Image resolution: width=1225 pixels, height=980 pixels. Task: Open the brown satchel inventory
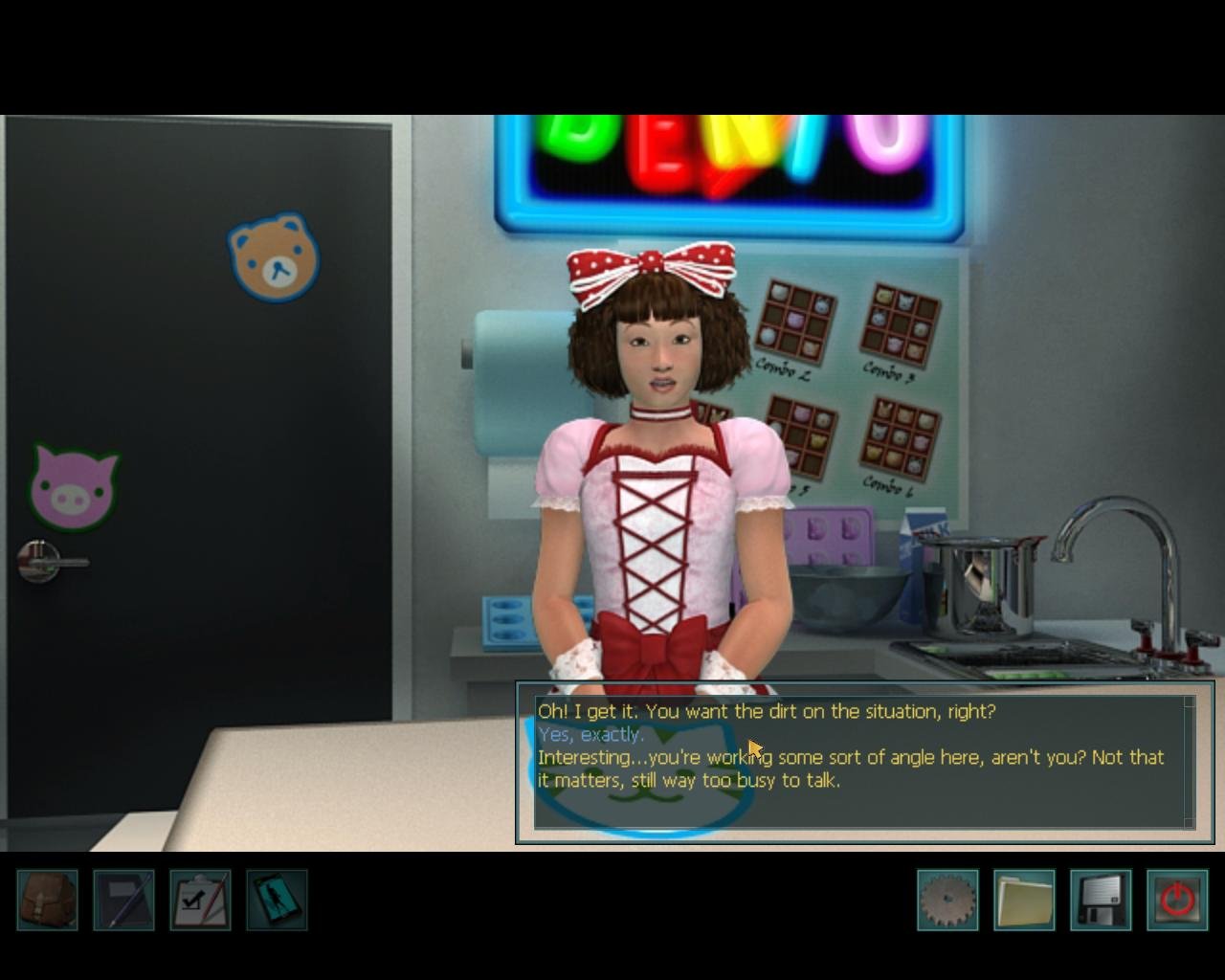click(x=47, y=900)
